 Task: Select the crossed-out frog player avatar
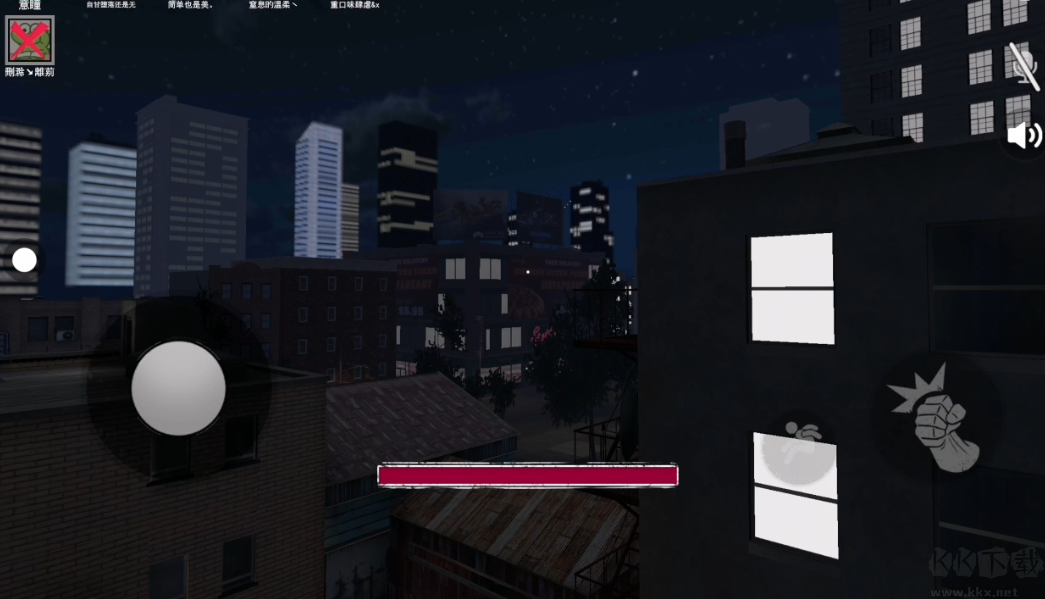[x=29, y=40]
